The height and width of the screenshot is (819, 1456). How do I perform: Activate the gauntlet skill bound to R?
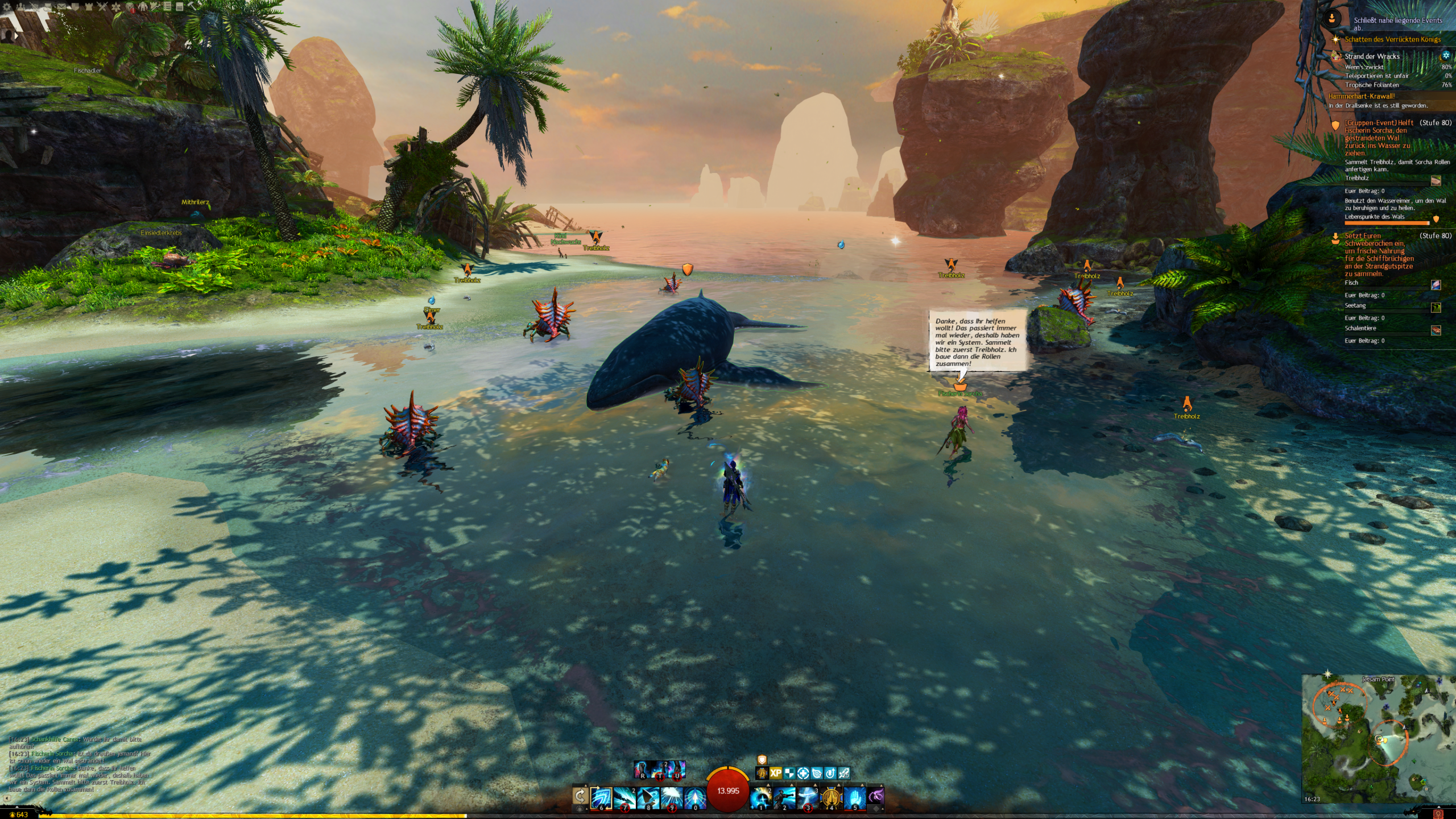click(642, 770)
